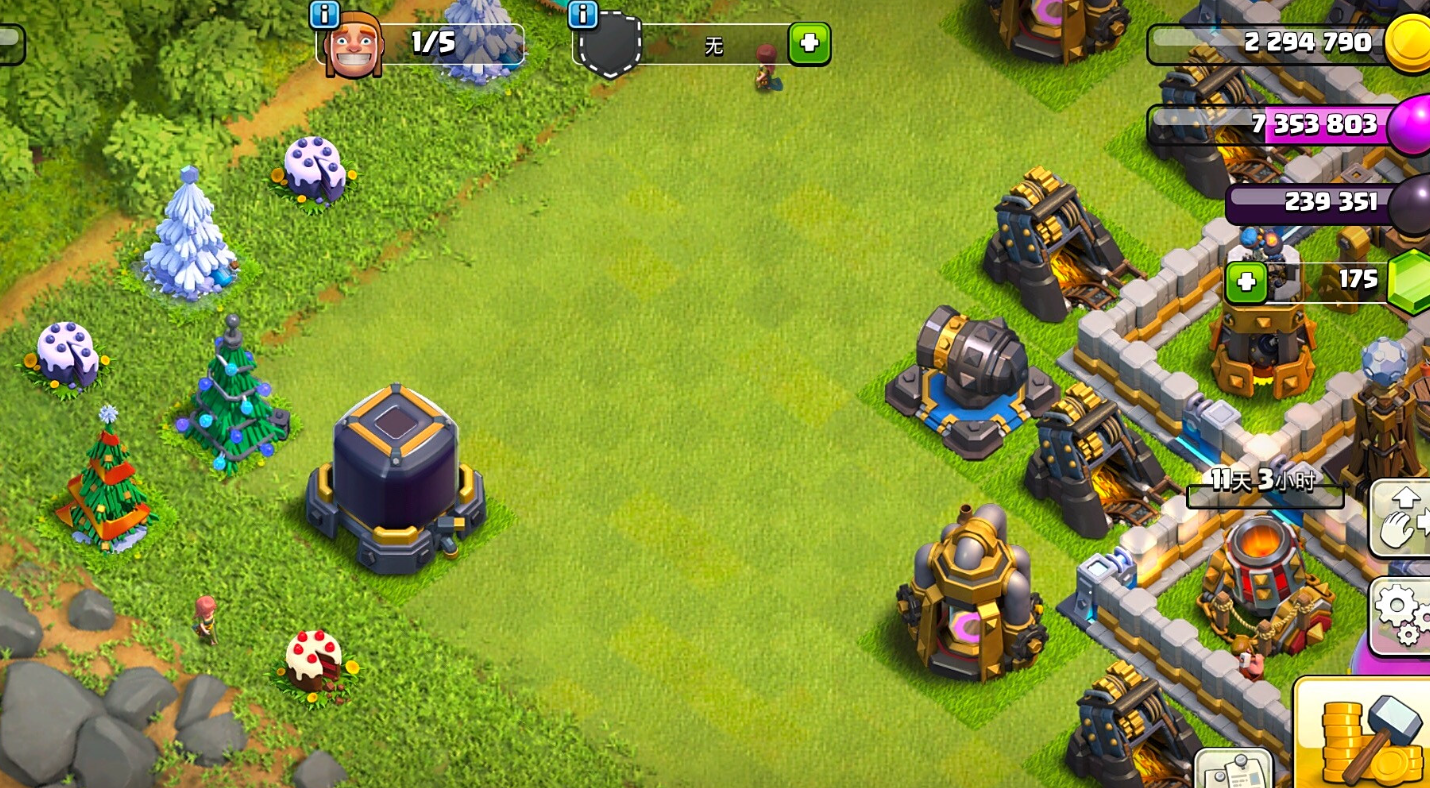
Task: Tap the green plus next to the shield
Action: click(809, 45)
